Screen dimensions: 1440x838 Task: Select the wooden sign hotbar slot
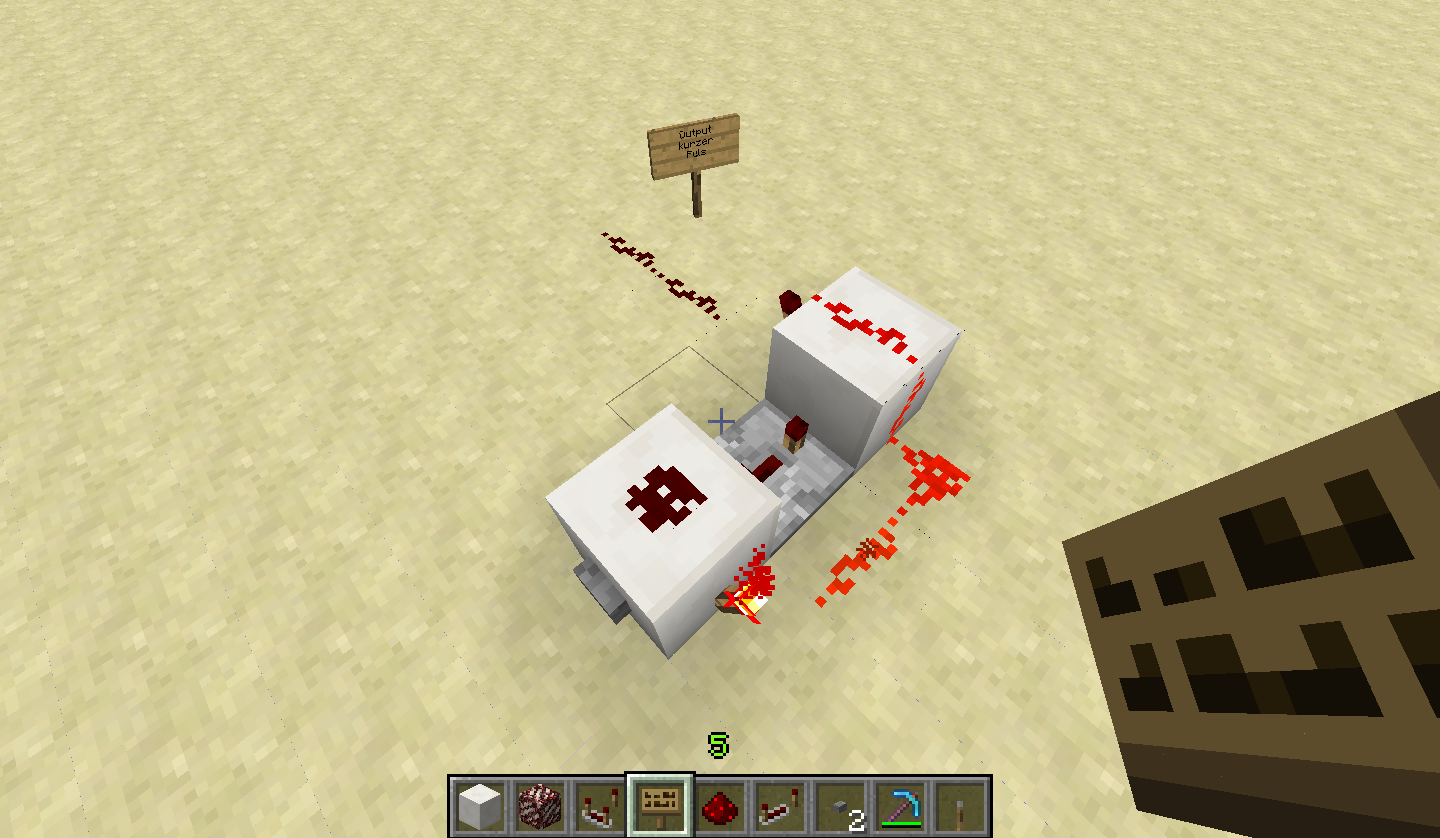(x=660, y=806)
